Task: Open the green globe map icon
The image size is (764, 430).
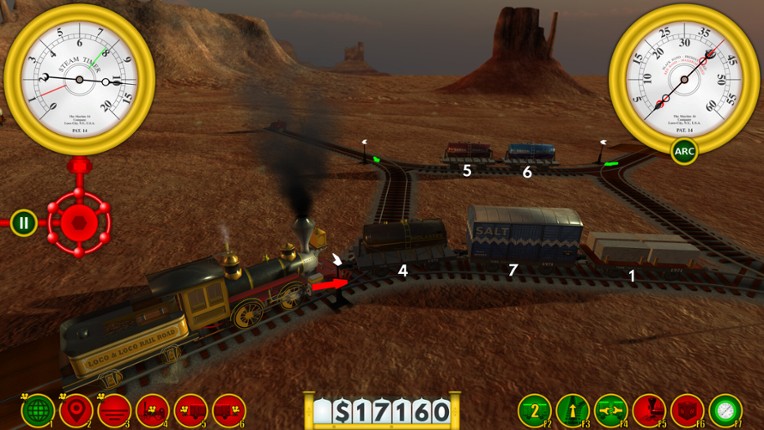Action: click(x=38, y=410)
